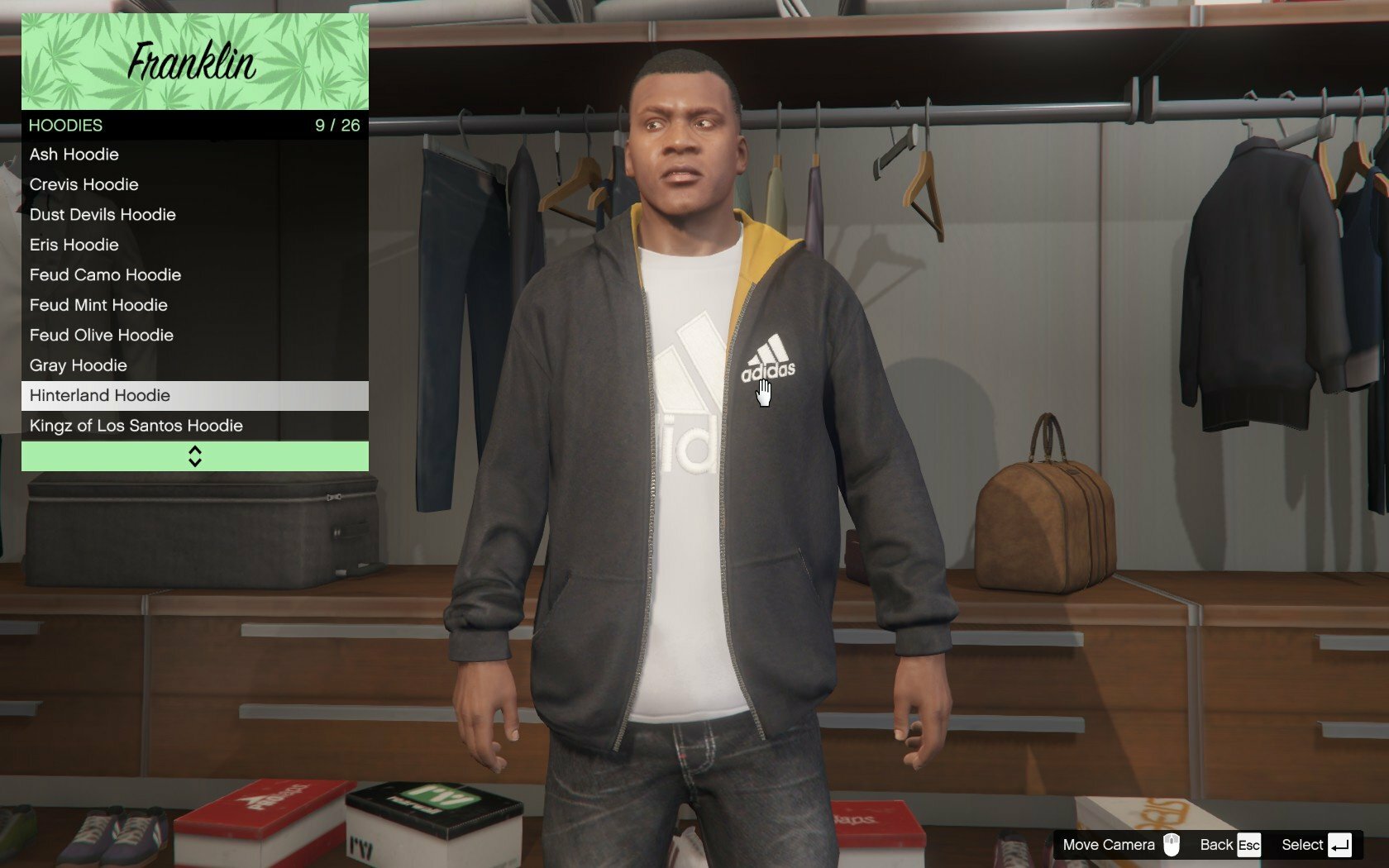The image size is (1389, 868).
Task: Click the Select prompt at bottom
Action: click(1315, 845)
